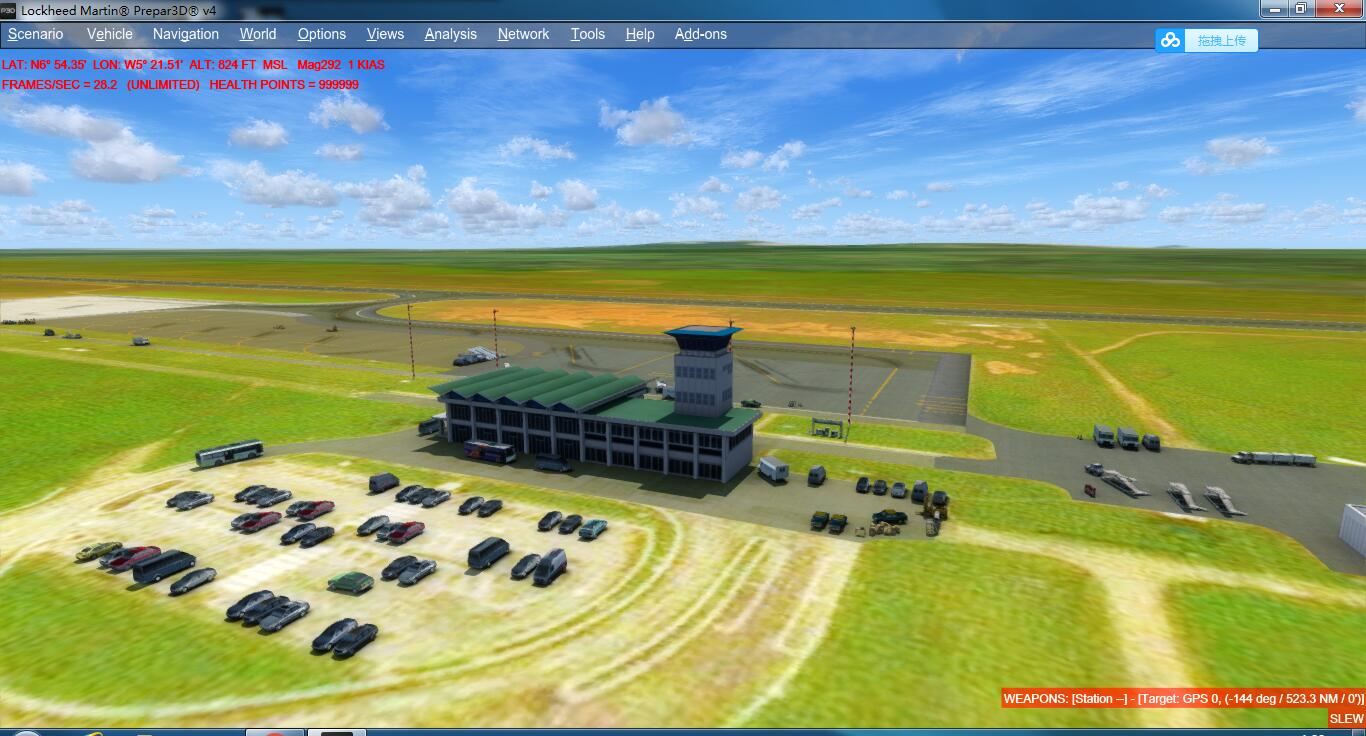Viewport: 1366px width, 736px height.
Task: Click the 拖拽上传 upload button
Action: click(1220, 40)
